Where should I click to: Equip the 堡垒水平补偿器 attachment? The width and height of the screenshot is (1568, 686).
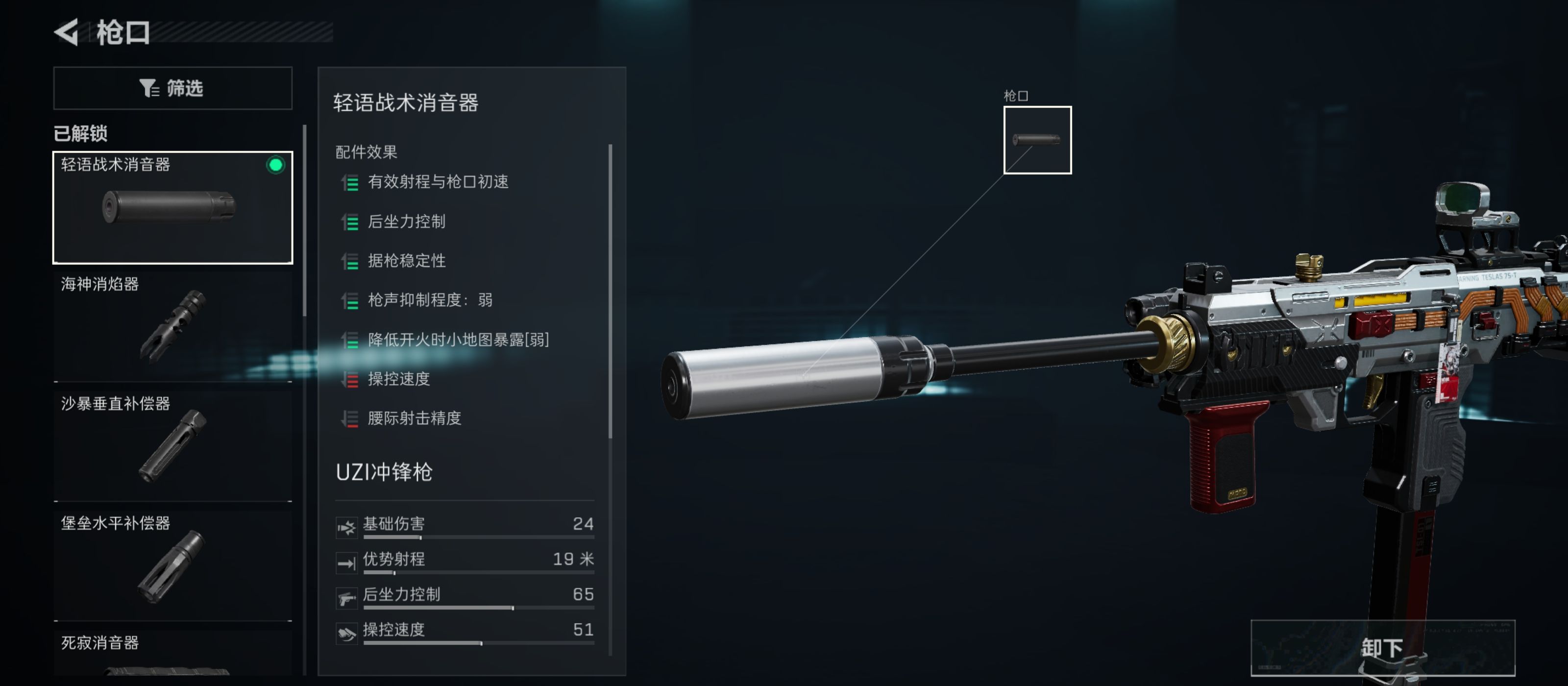pyautogui.click(x=173, y=563)
